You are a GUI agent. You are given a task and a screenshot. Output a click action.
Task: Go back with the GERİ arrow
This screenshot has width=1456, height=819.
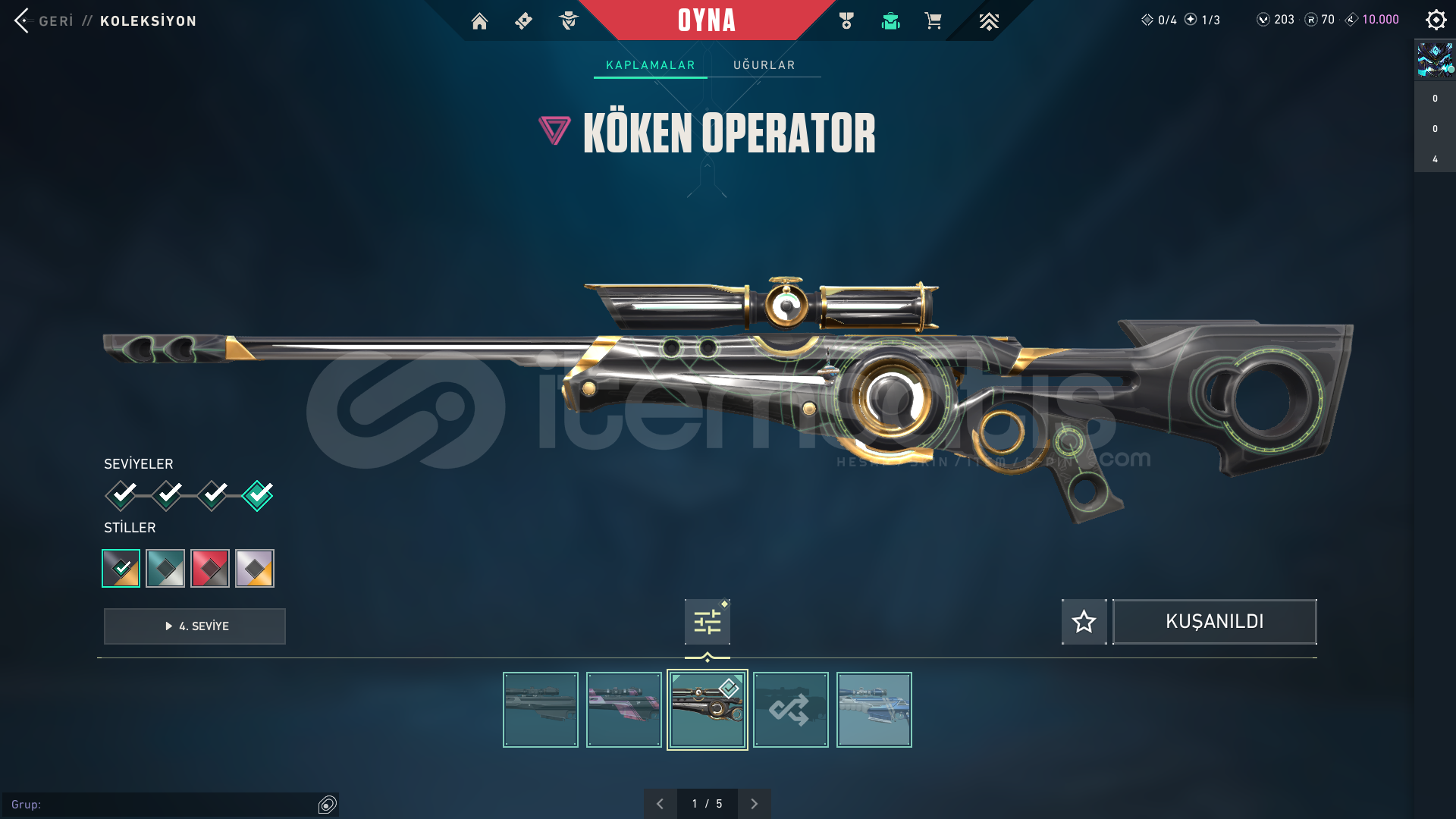tap(23, 20)
